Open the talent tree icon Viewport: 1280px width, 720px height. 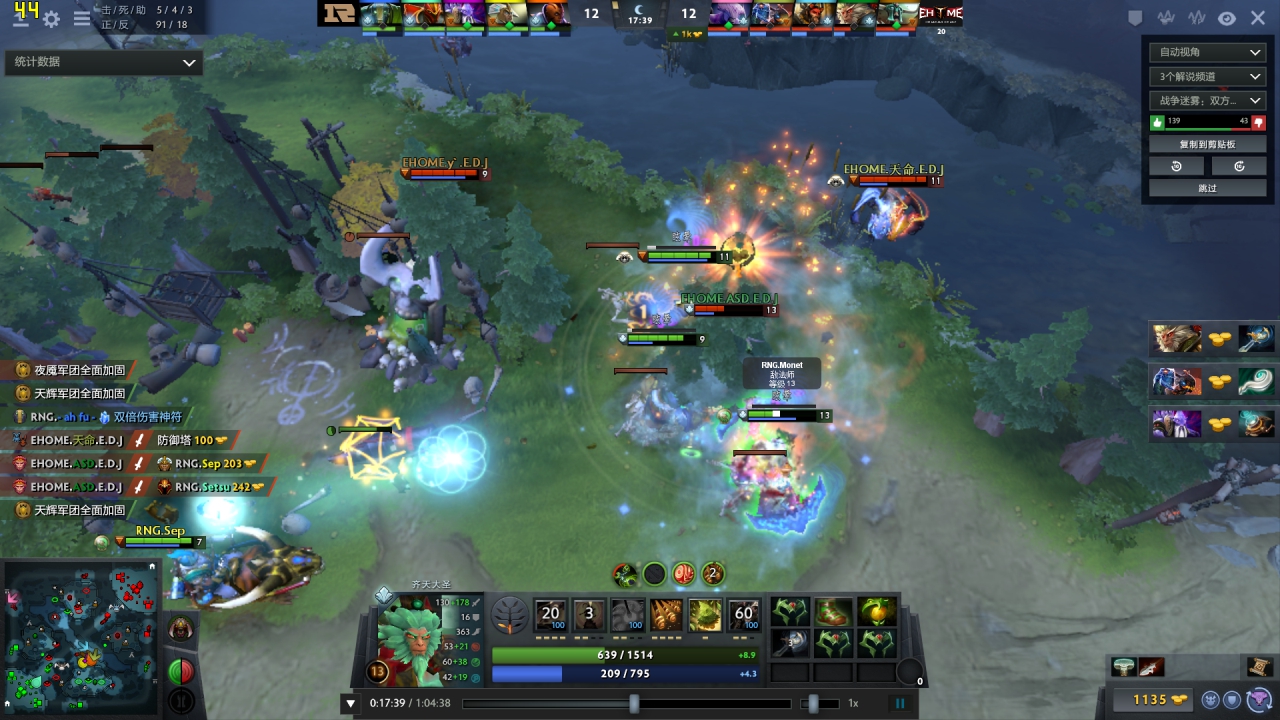click(510, 614)
